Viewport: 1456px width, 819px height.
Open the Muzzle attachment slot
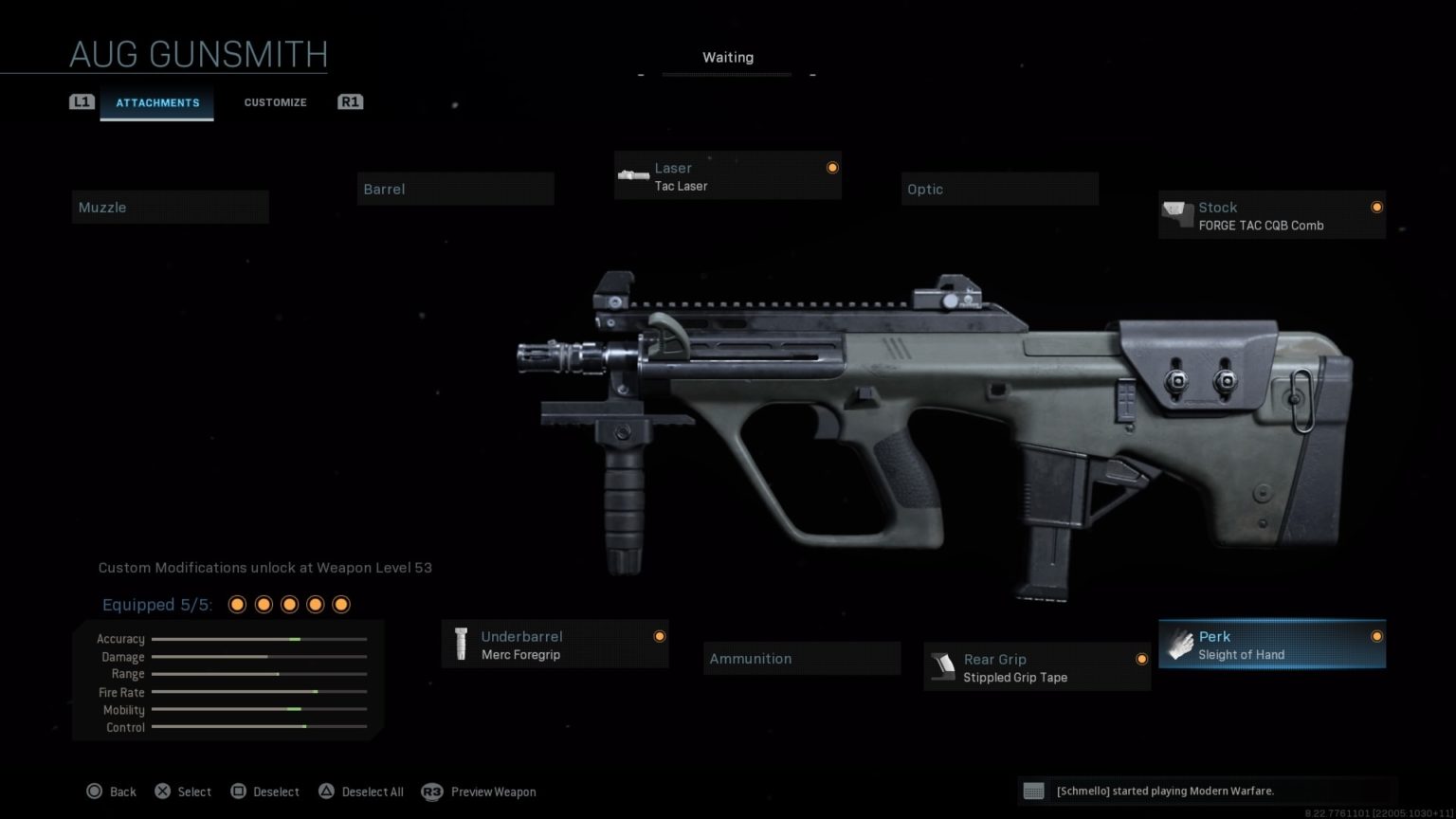[x=170, y=207]
